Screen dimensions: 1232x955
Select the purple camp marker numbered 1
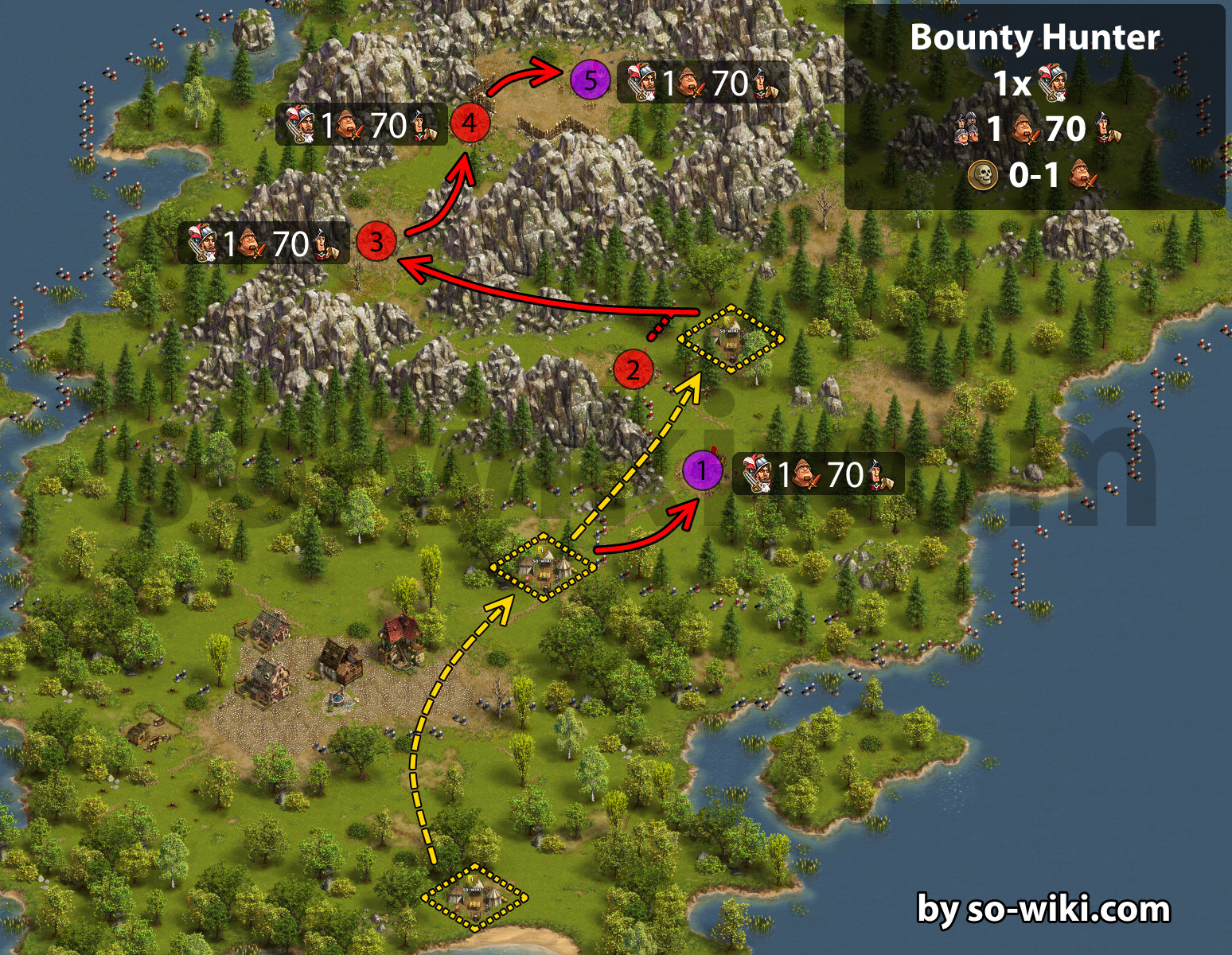pyautogui.click(x=703, y=471)
